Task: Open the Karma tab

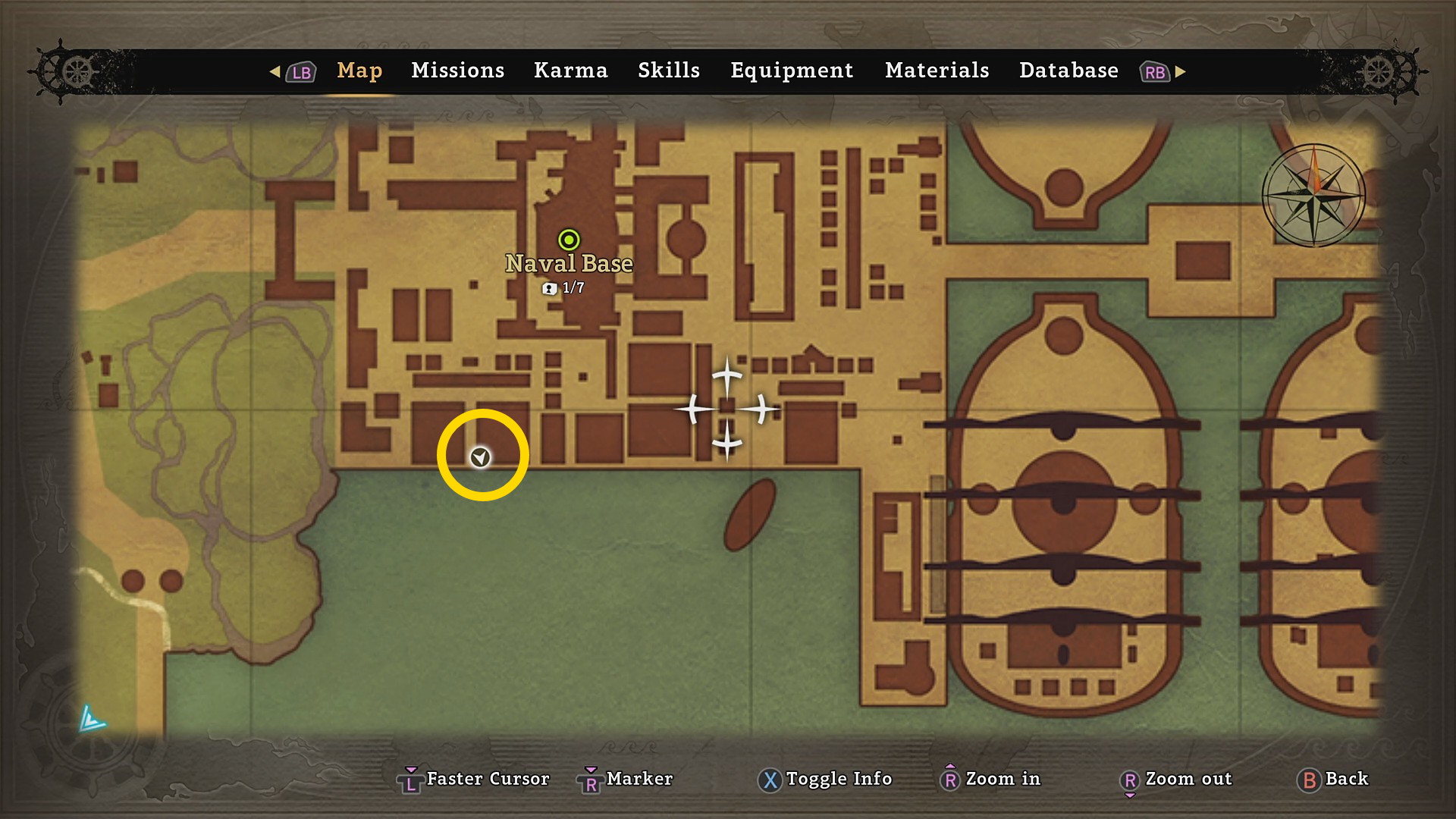Action: (x=570, y=71)
